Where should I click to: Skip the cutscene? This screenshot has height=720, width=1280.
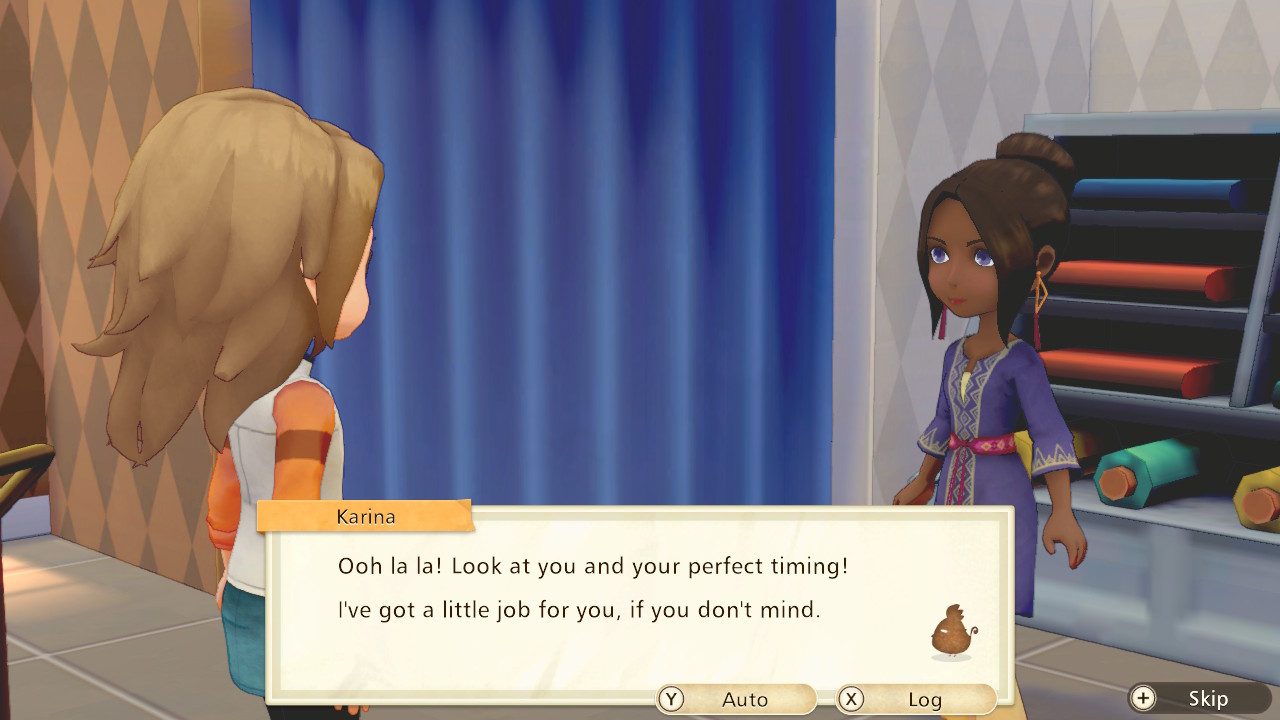coord(1200,699)
